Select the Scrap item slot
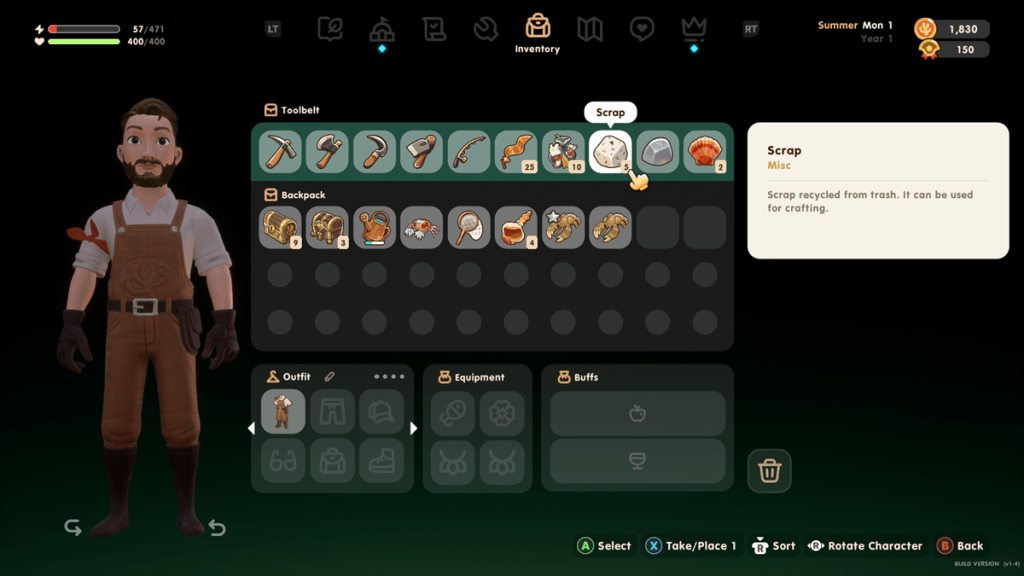 610,152
